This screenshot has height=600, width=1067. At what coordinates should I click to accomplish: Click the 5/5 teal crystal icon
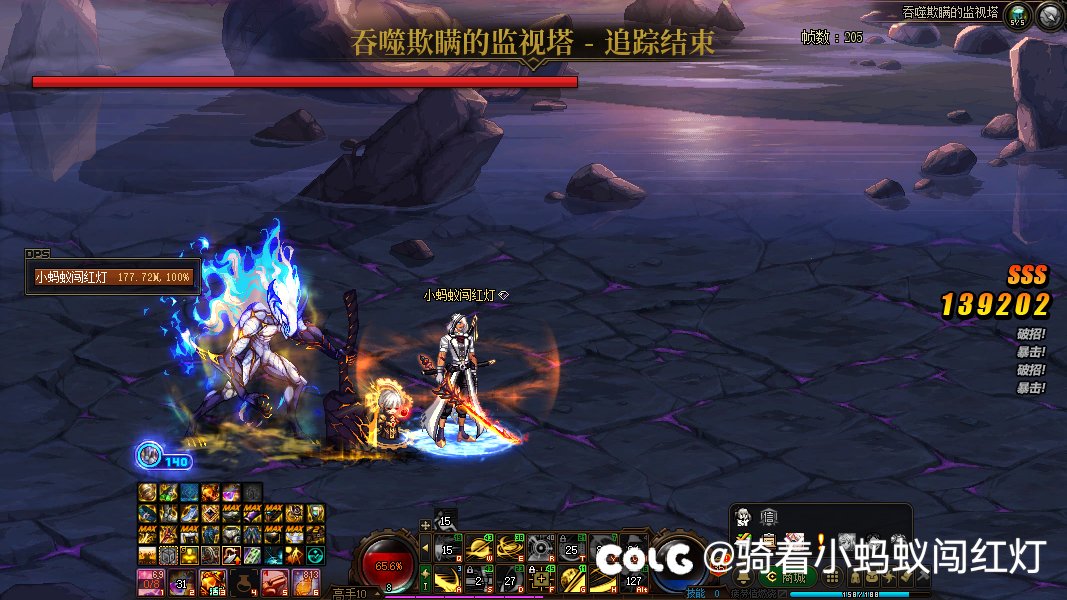point(1018,16)
